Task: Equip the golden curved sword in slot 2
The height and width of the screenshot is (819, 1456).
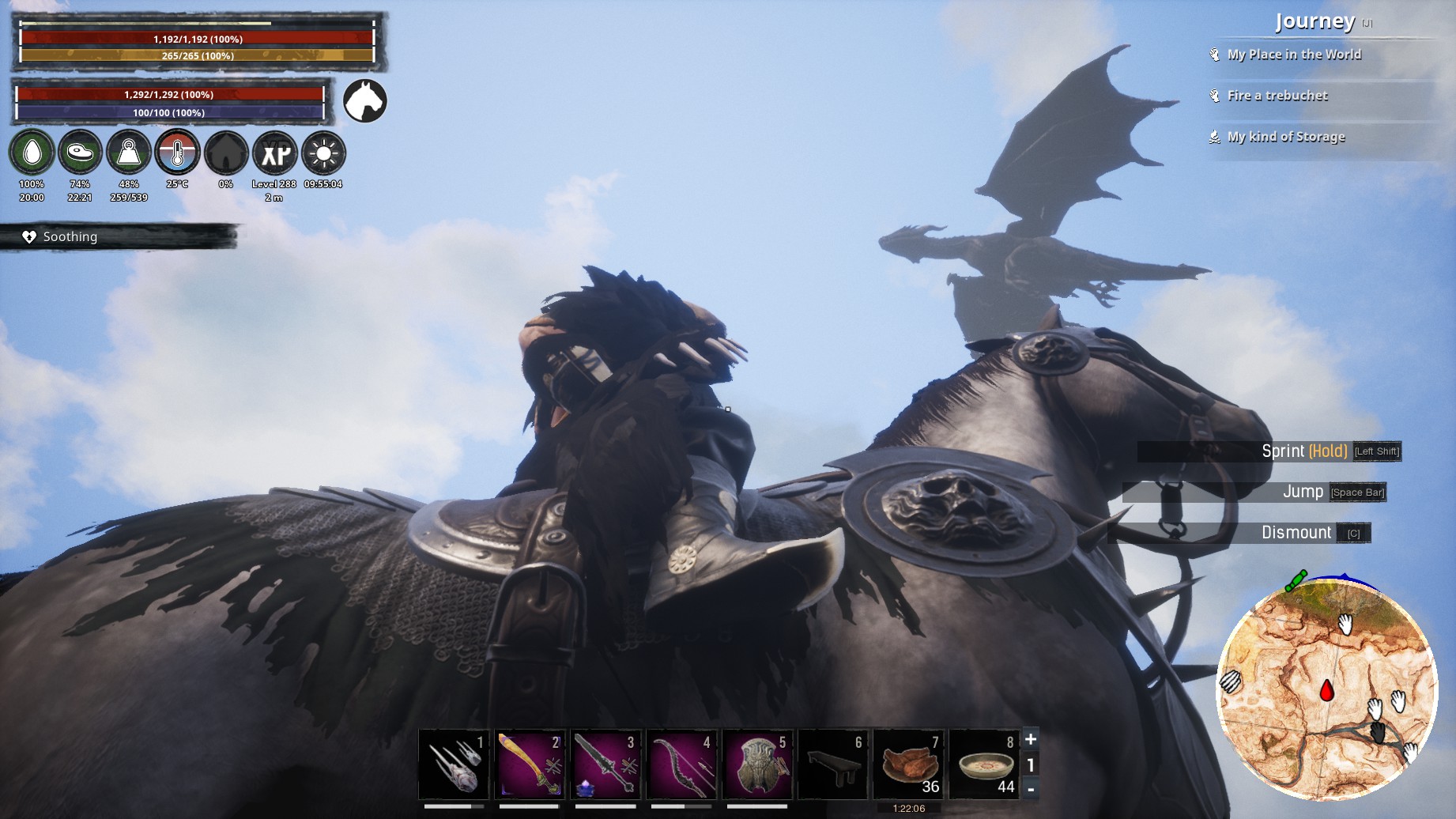Action: tap(530, 764)
